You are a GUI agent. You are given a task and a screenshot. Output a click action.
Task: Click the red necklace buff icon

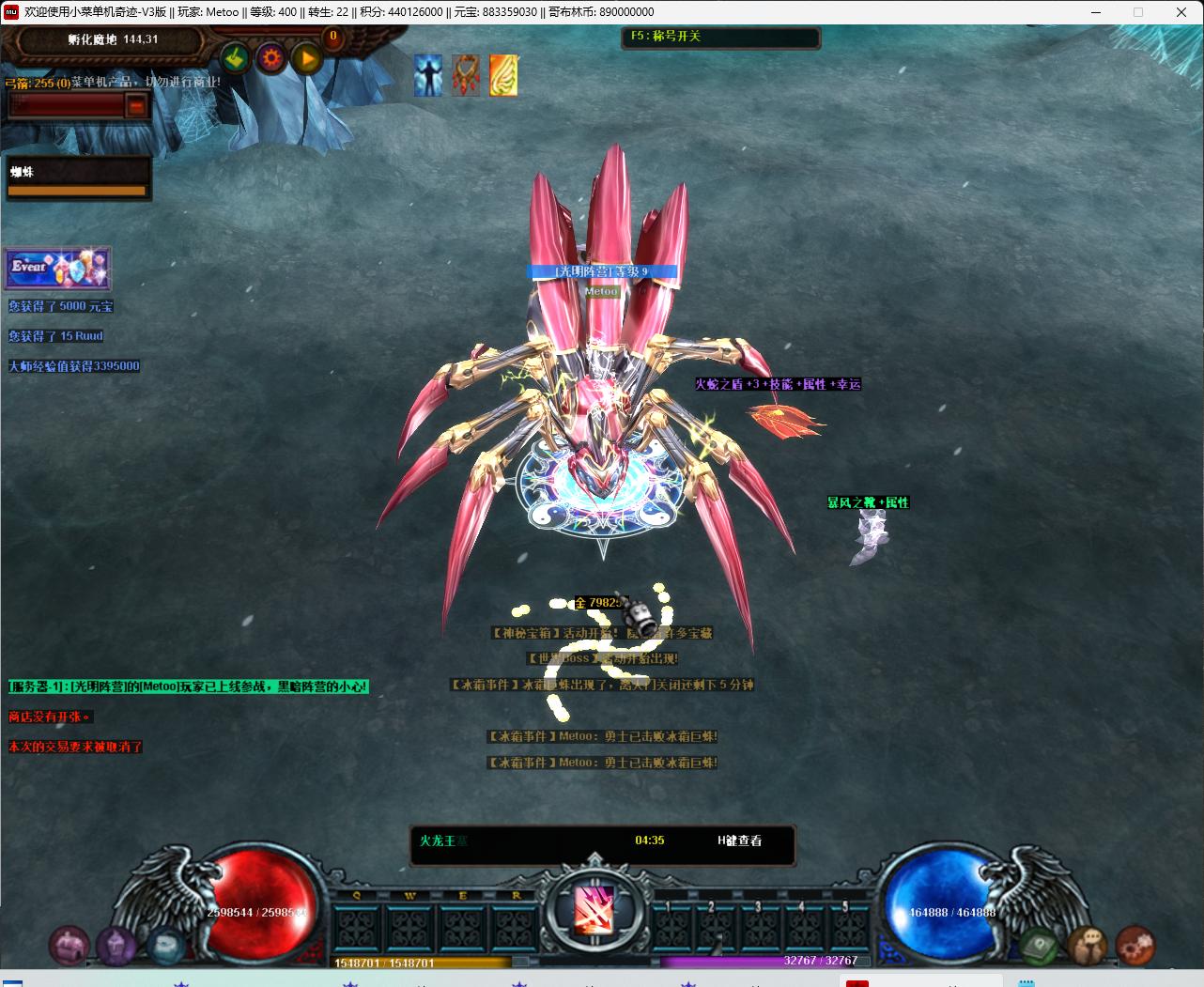(466, 75)
